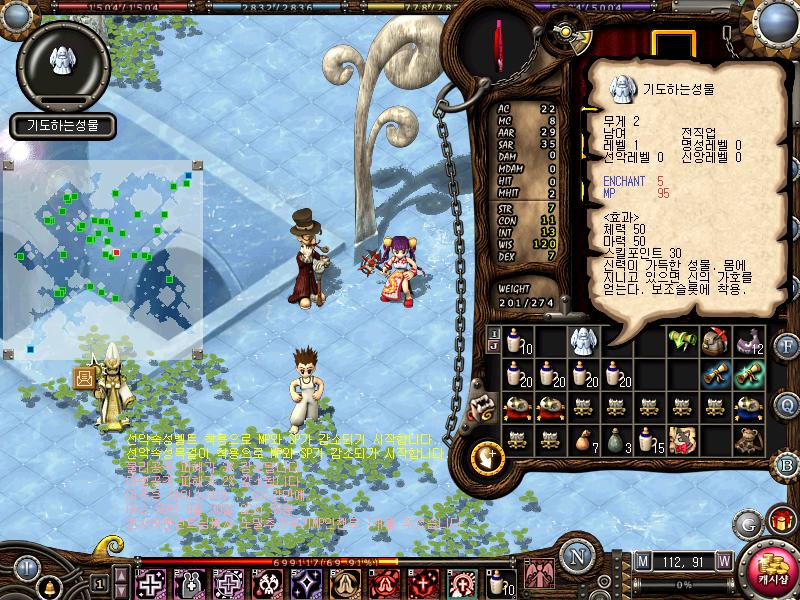The height and width of the screenshot is (600, 800).
Task: Select the cat portrait scroll item
Action: coord(681,438)
